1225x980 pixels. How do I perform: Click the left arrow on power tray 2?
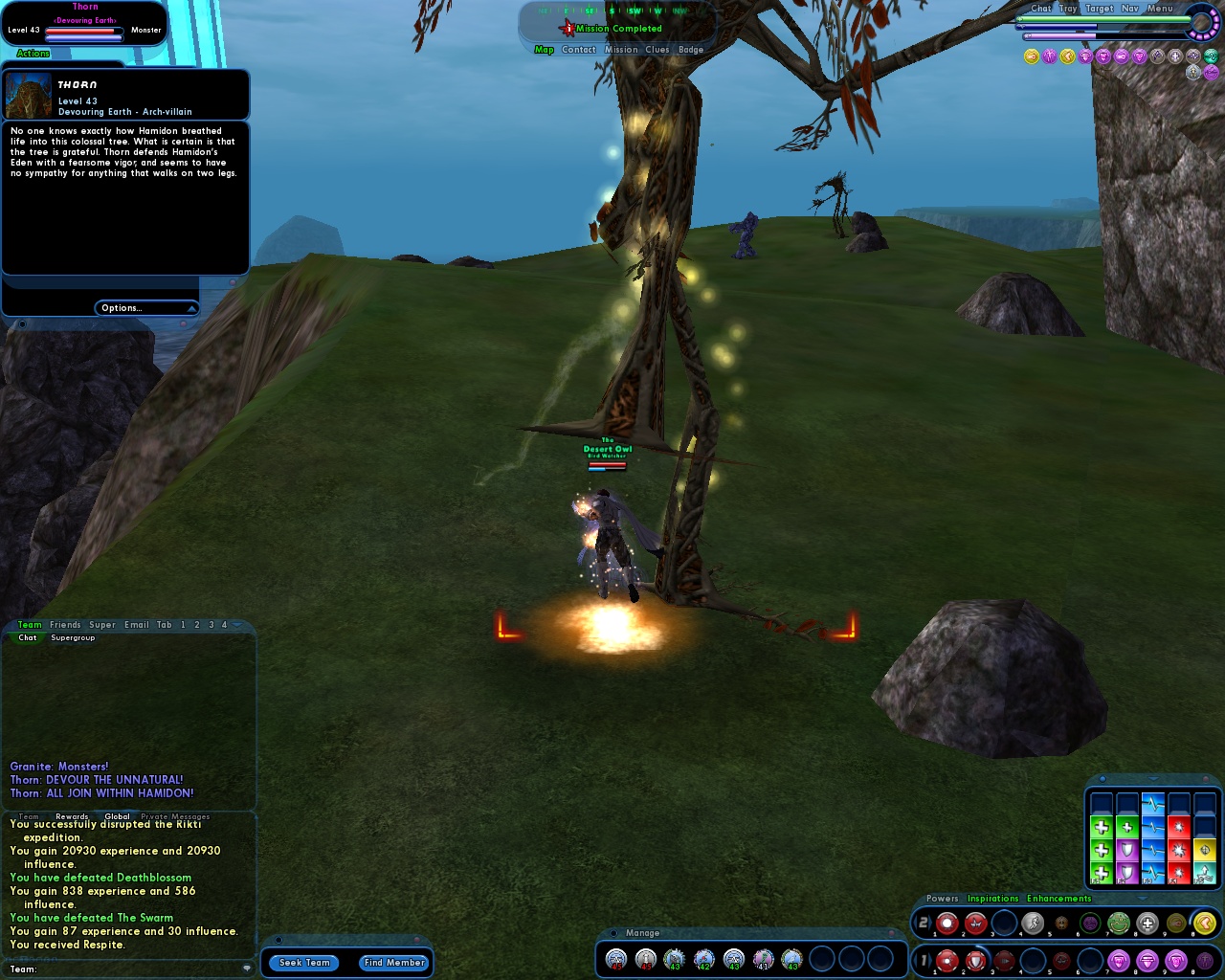click(914, 923)
